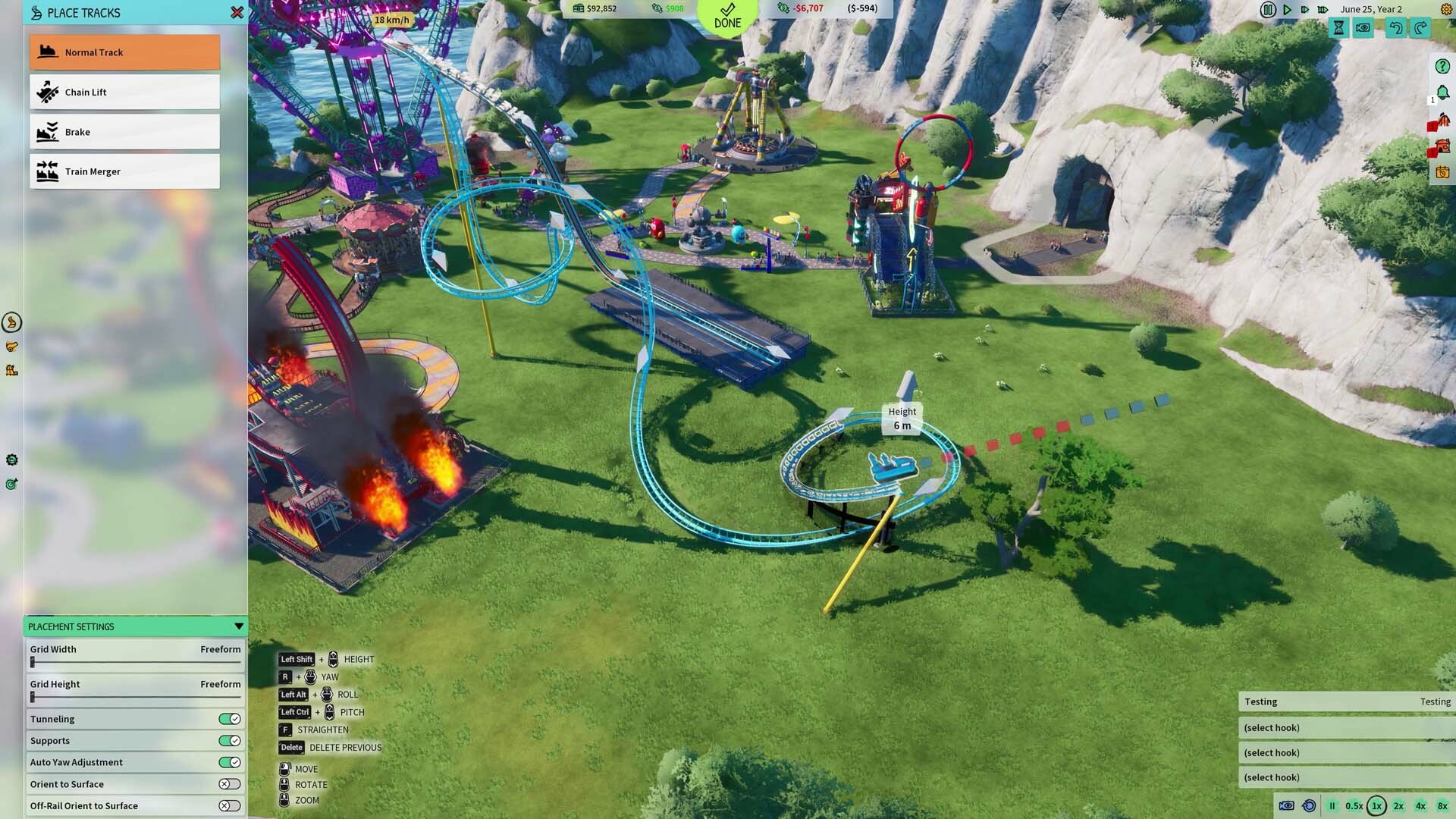Disable the Tunneling toggle
The height and width of the screenshot is (819, 1456).
pos(228,719)
